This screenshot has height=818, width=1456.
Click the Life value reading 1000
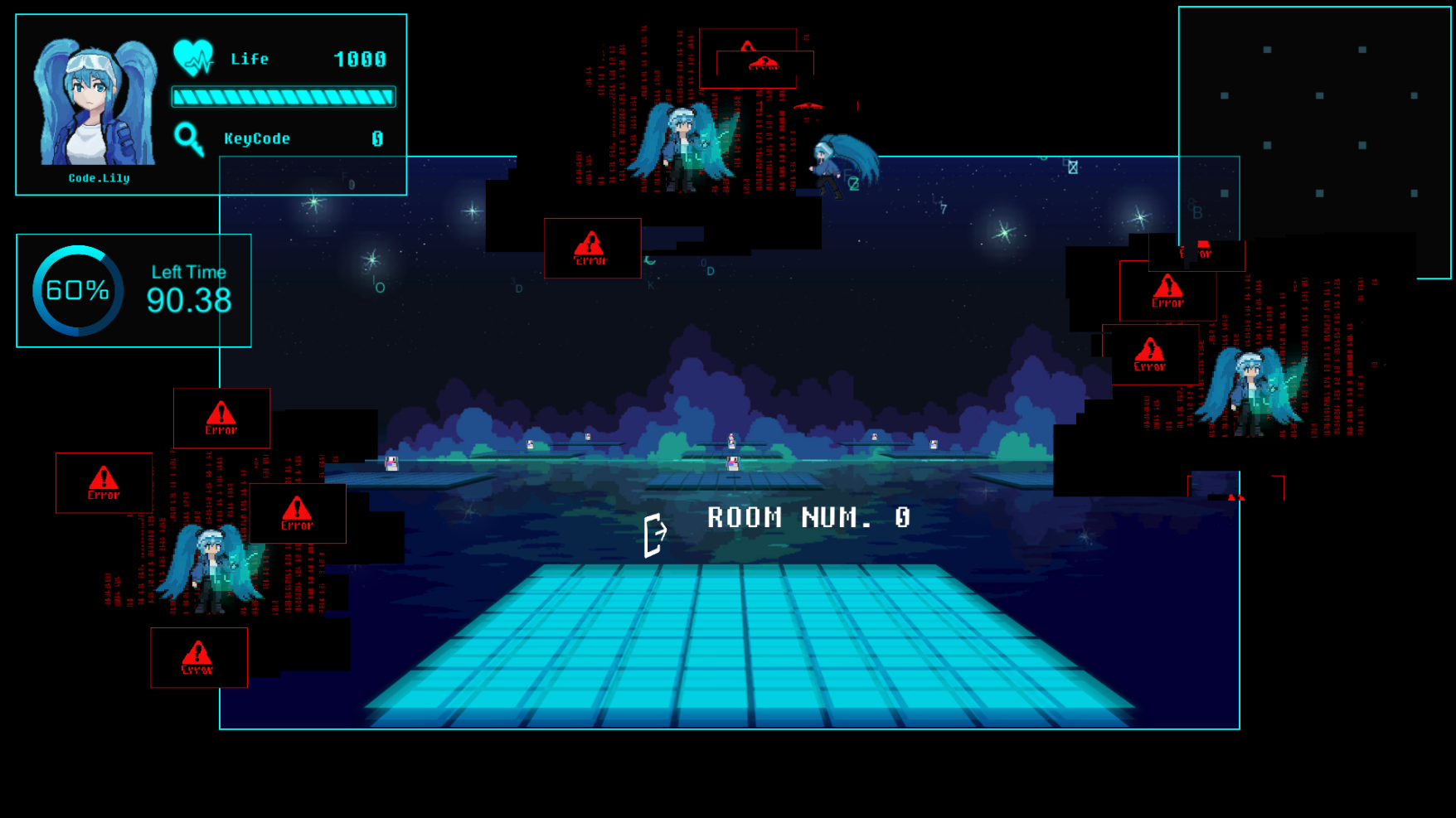coord(360,58)
